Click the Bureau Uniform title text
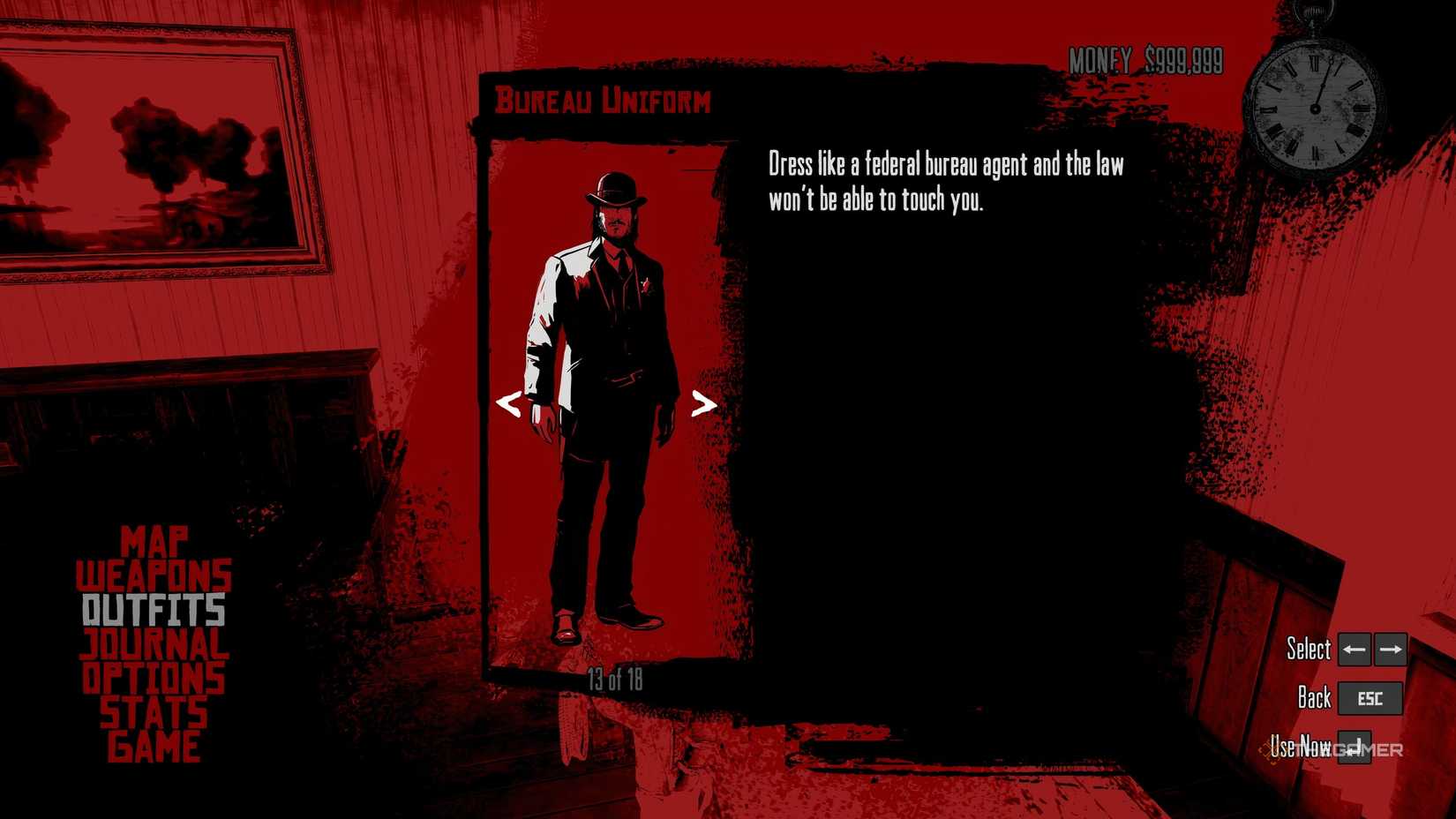The height and width of the screenshot is (819, 1456). pos(603,100)
